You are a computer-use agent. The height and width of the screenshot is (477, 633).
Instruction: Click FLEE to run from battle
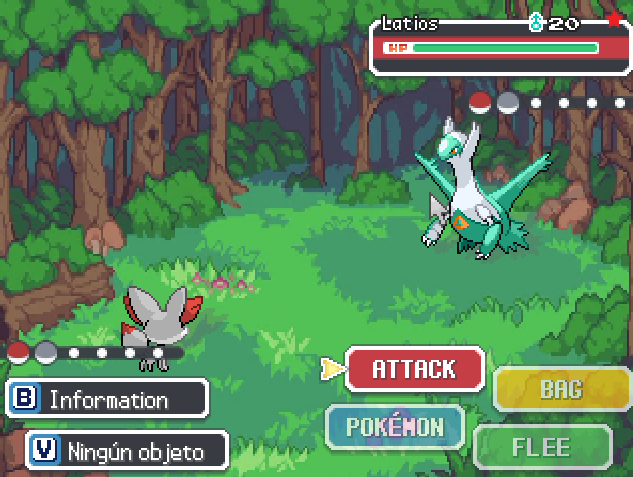pos(541,447)
